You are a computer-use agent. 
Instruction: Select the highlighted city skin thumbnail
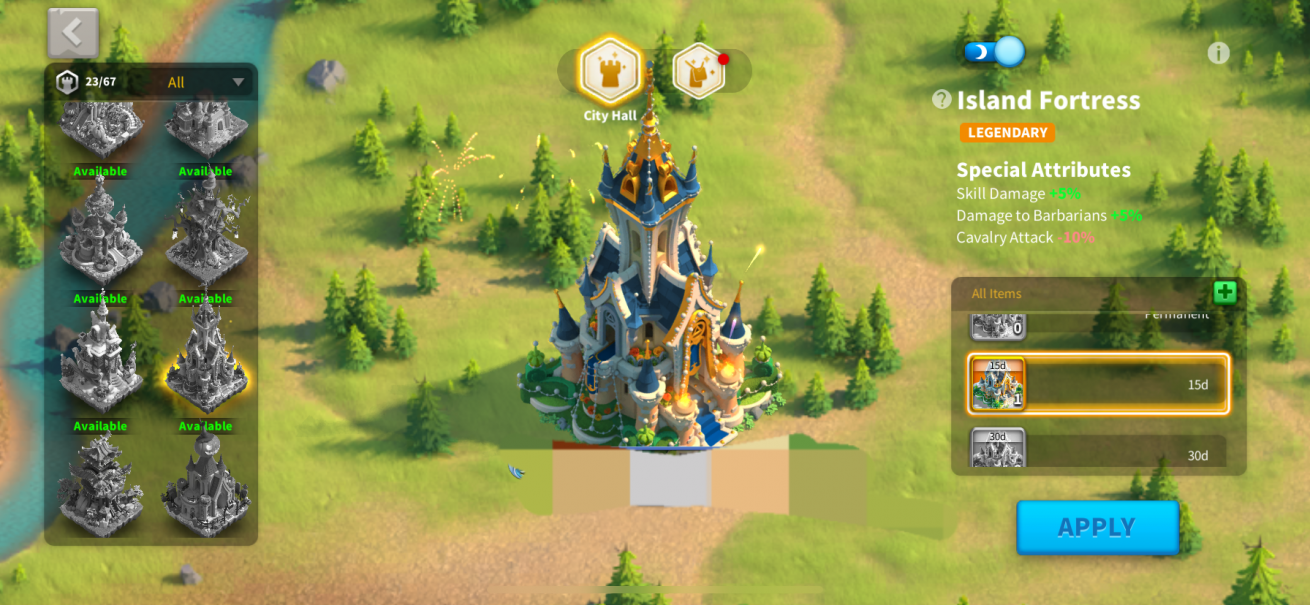(x=206, y=359)
